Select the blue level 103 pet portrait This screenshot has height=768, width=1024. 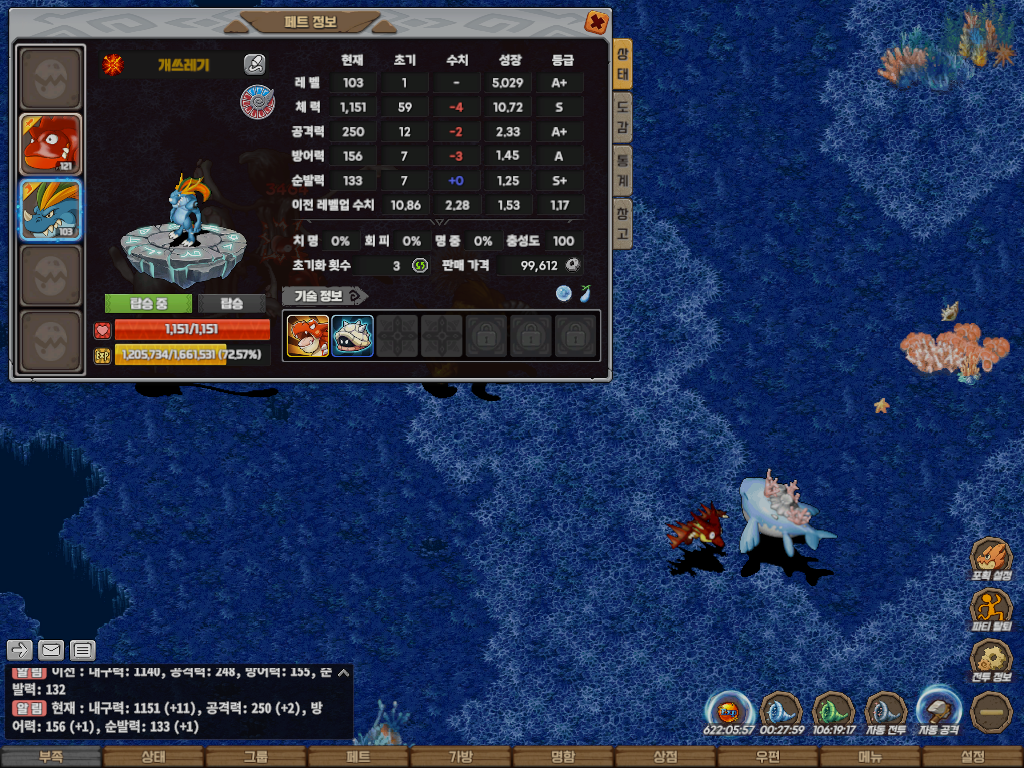coord(51,210)
